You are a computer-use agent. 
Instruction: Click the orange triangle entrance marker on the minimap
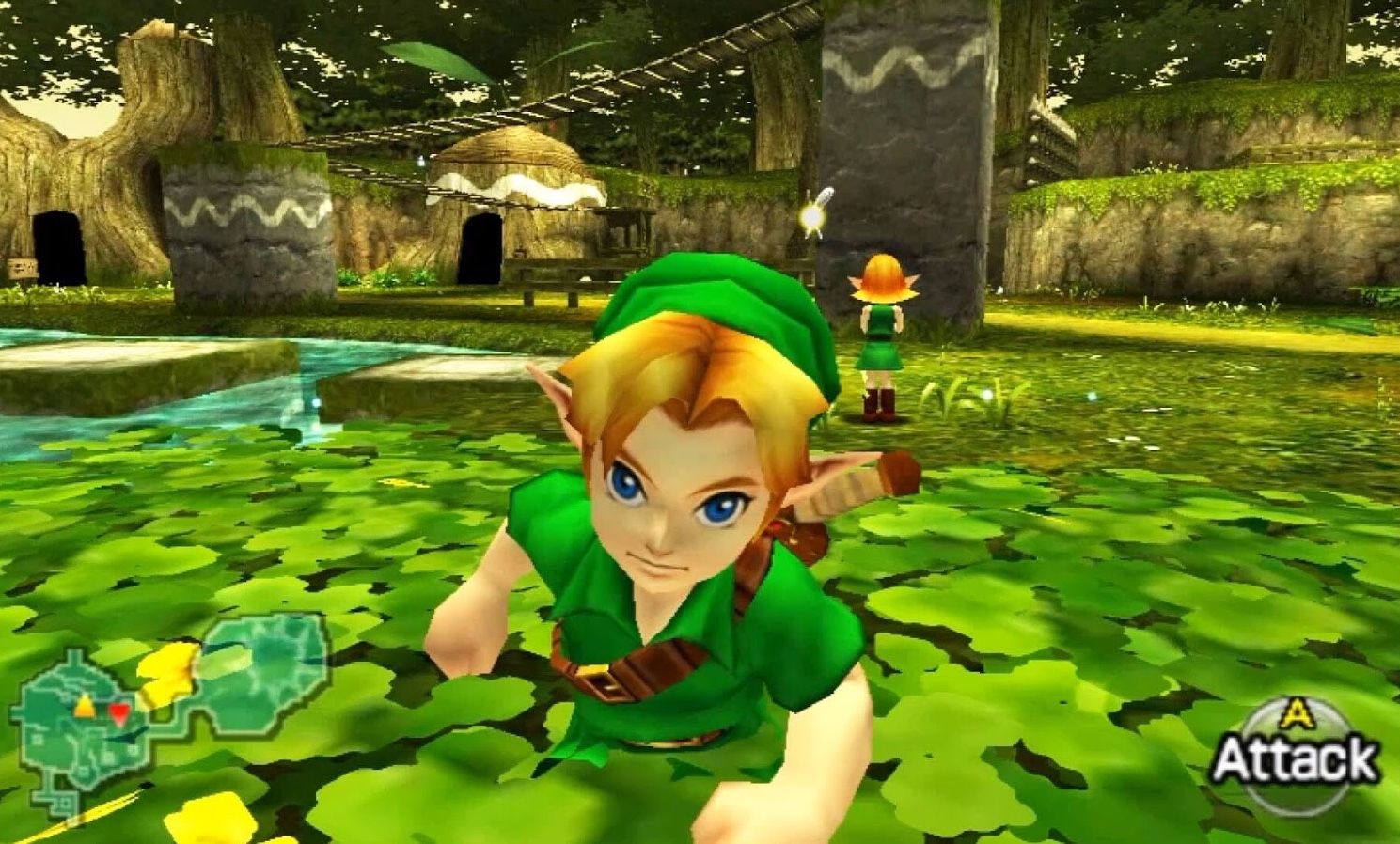pyautogui.click(x=84, y=704)
